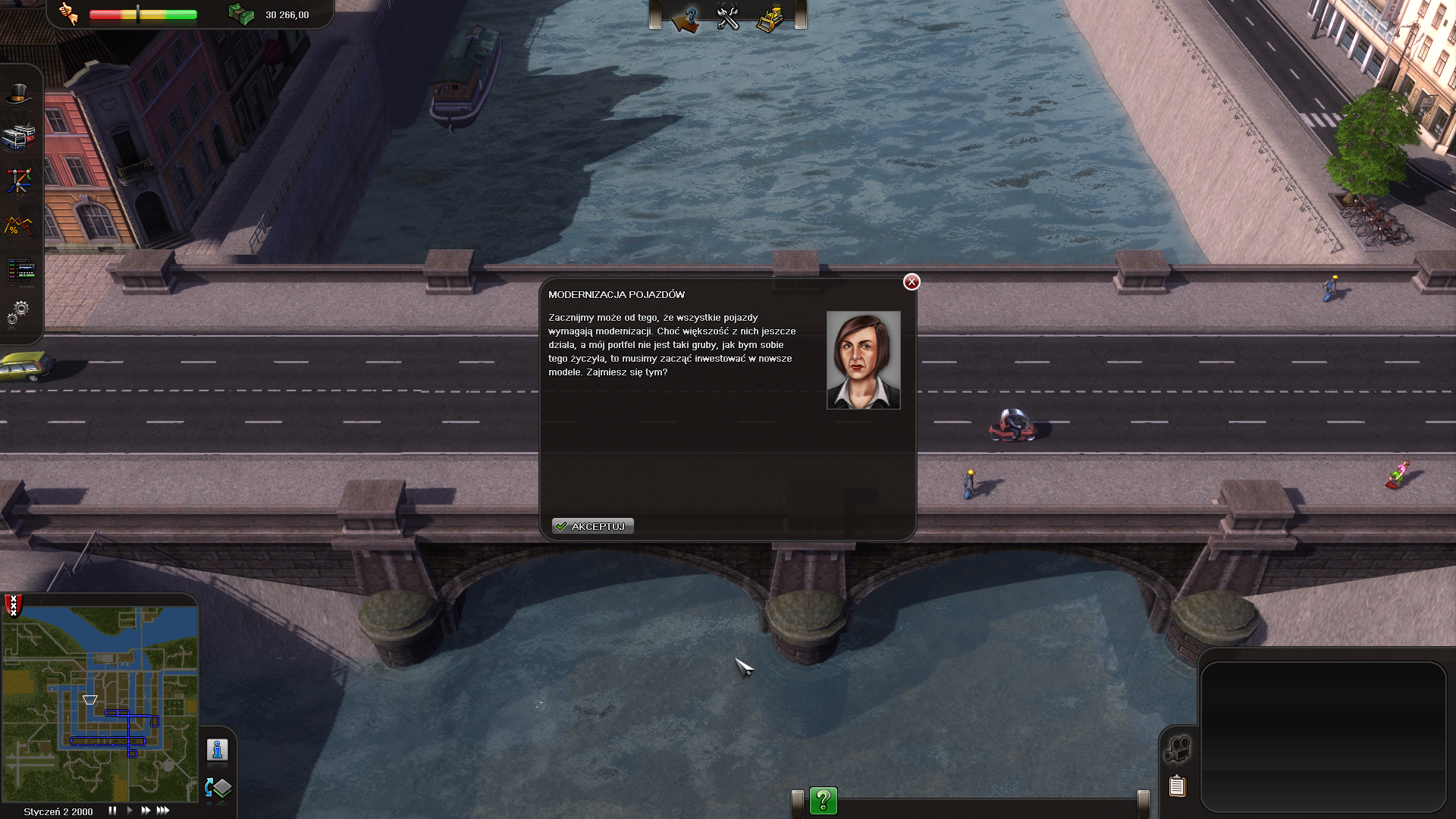Open the colored list statistics panel
Image resolution: width=1456 pixels, height=819 pixels.
(x=20, y=269)
